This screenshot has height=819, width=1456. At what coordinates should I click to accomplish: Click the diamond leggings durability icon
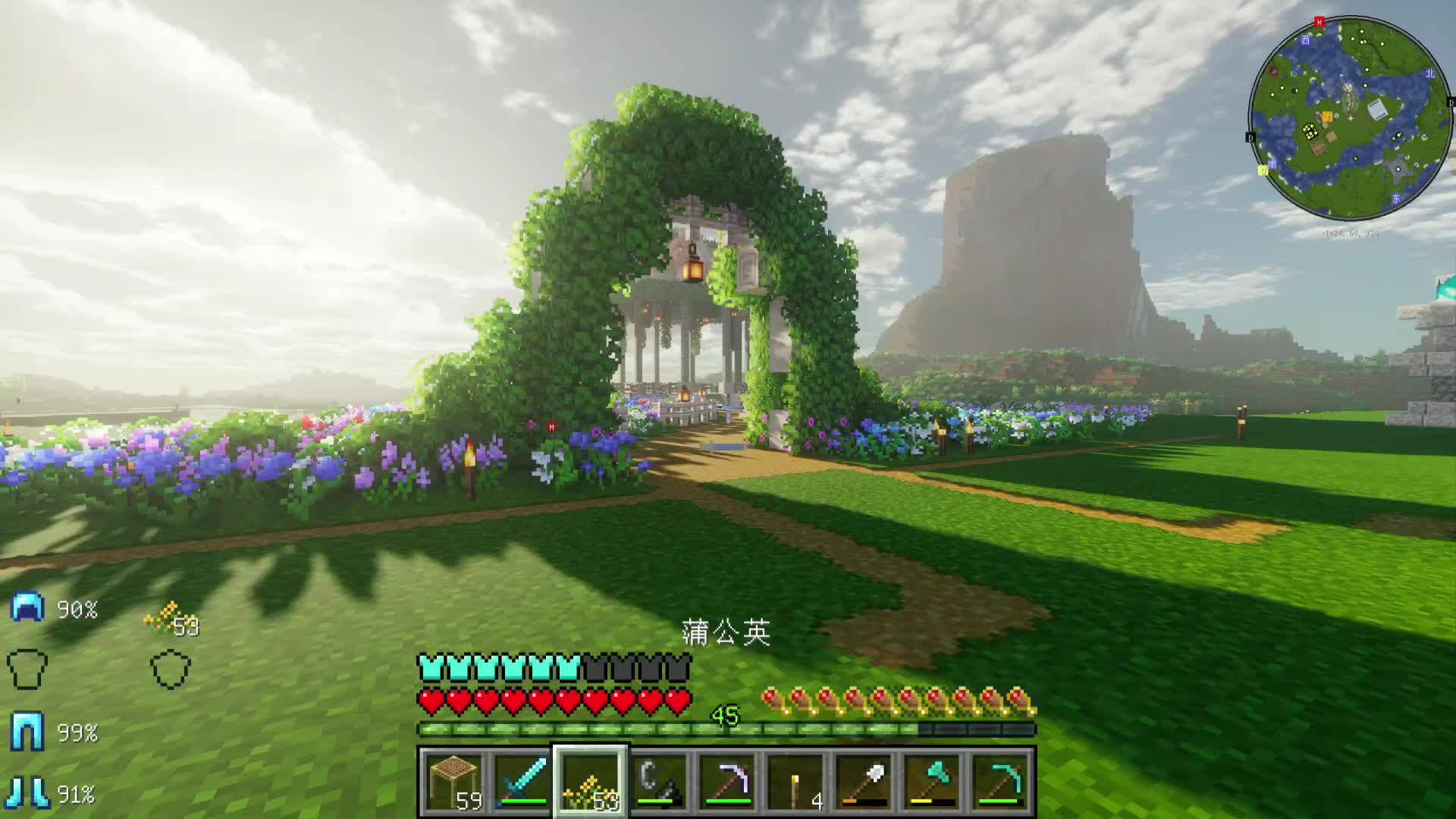[27, 733]
